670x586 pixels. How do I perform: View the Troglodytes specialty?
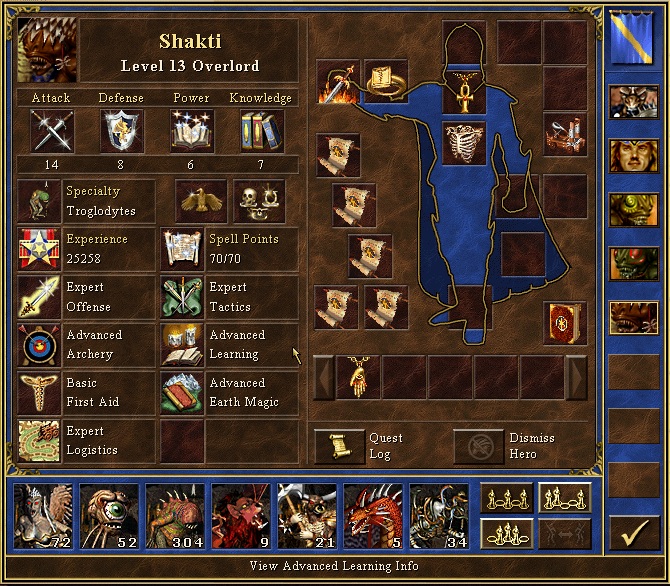[38, 201]
